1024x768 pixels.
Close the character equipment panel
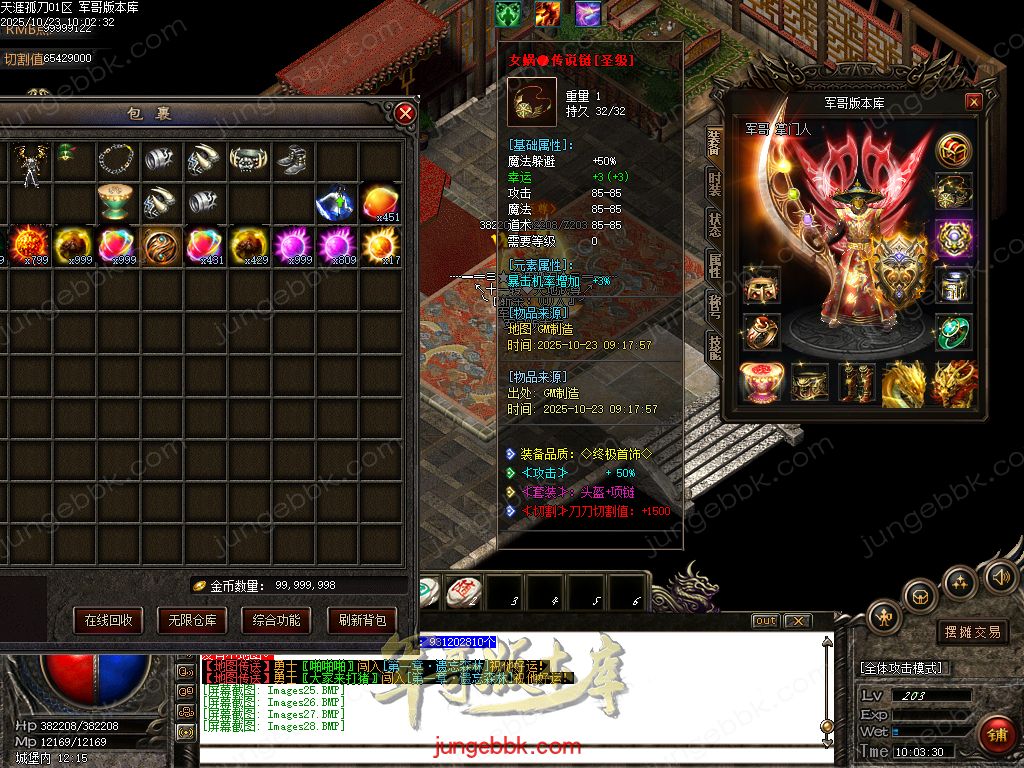[x=973, y=102]
